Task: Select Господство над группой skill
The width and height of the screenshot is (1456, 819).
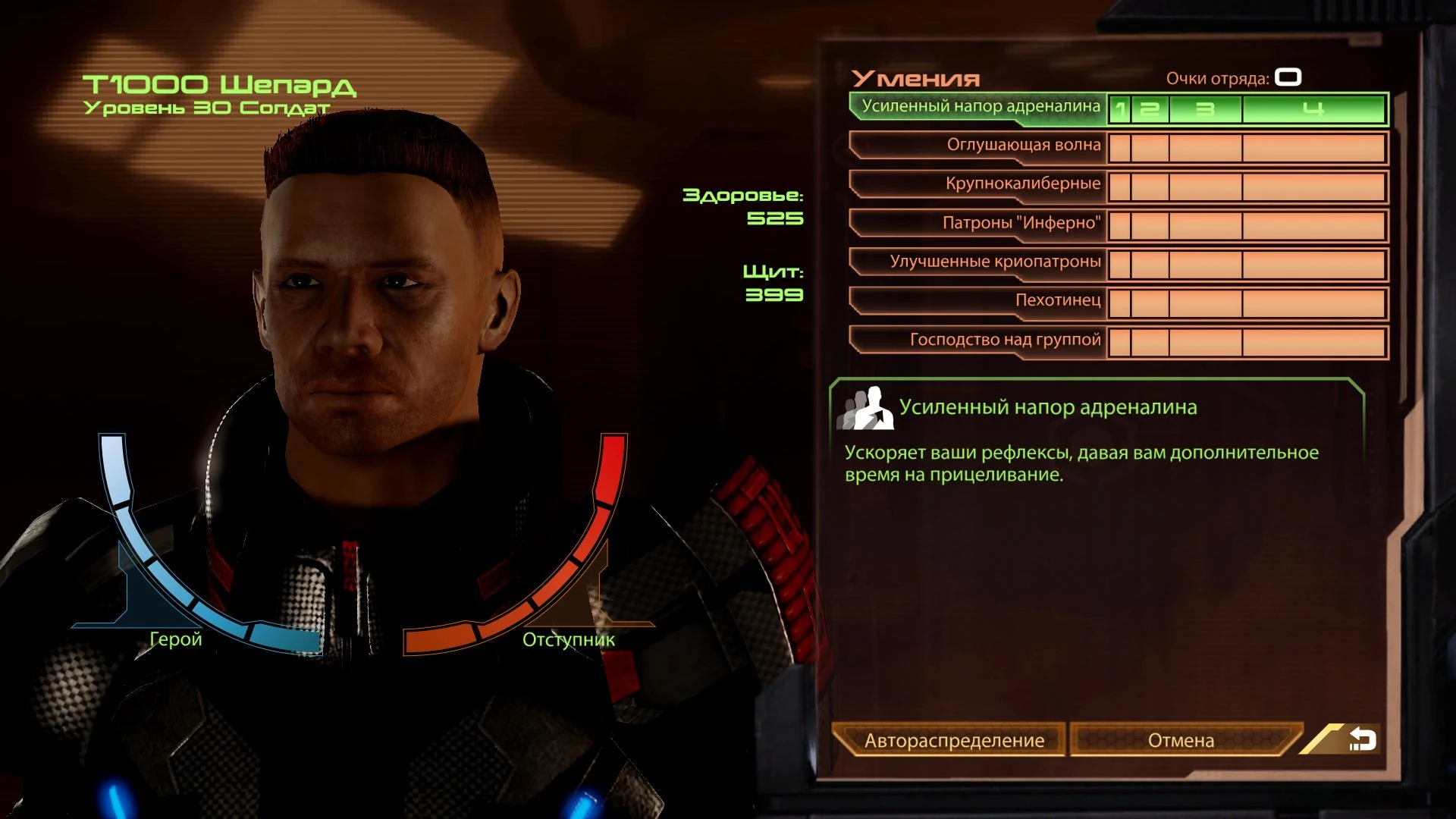Action: click(1005, 340)
